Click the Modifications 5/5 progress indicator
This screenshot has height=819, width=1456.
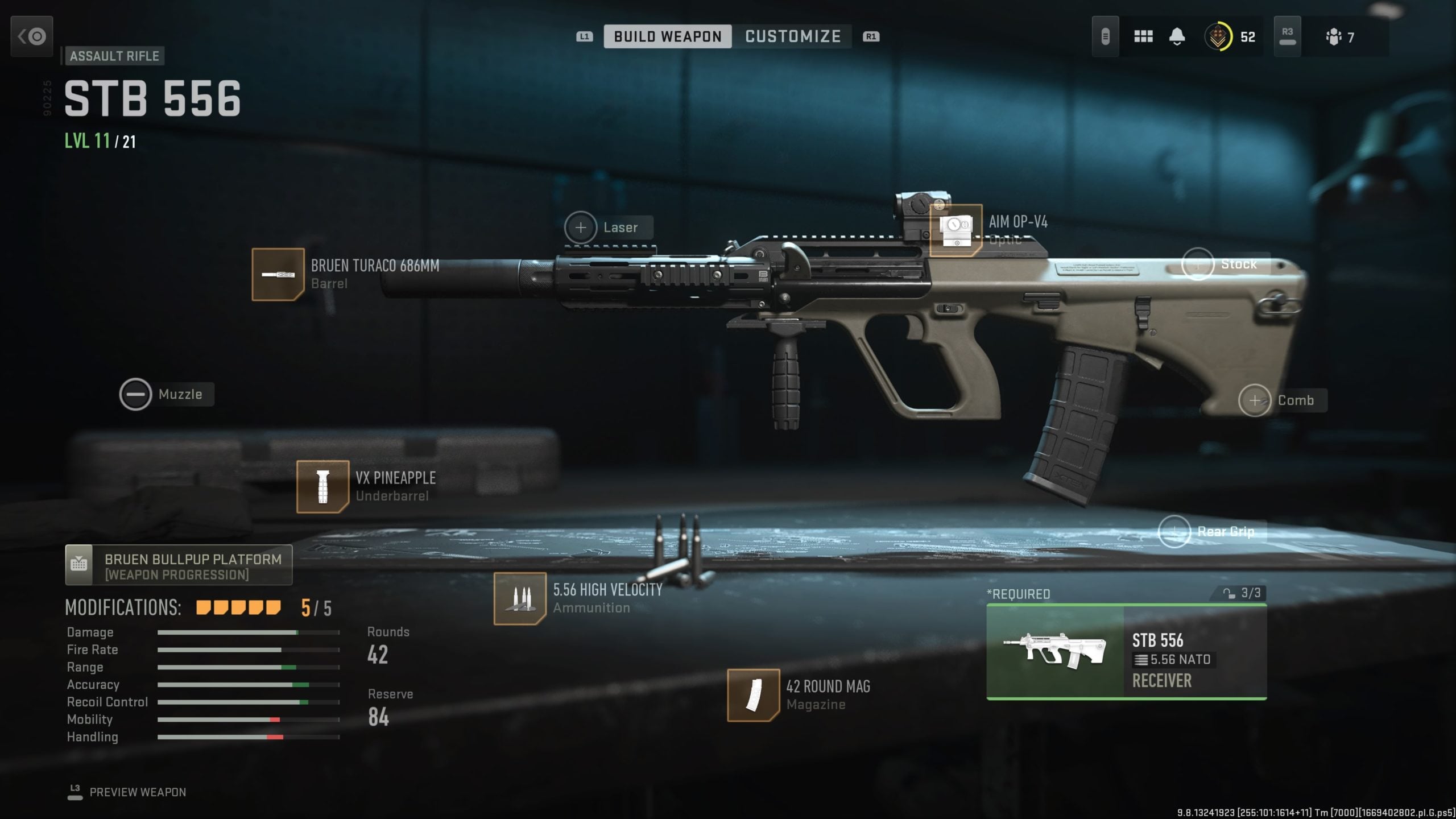click(x=238, y=607)
